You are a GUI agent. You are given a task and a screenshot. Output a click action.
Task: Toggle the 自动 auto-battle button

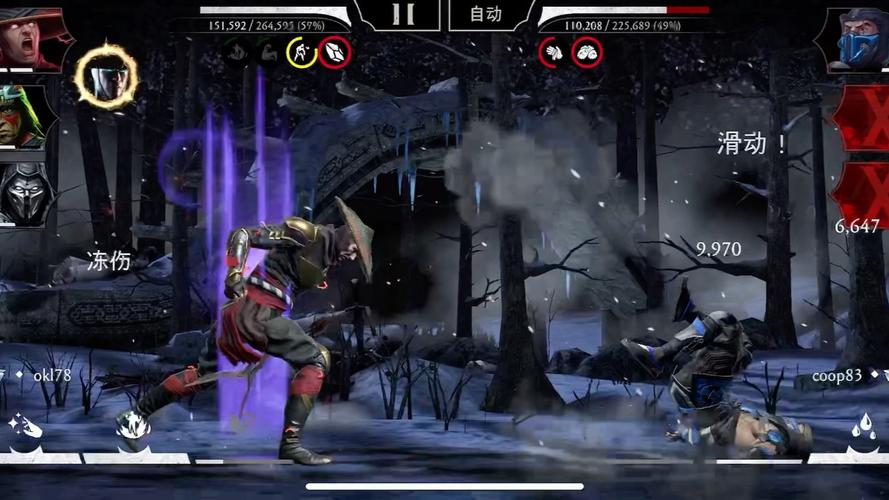pos(486,14)
